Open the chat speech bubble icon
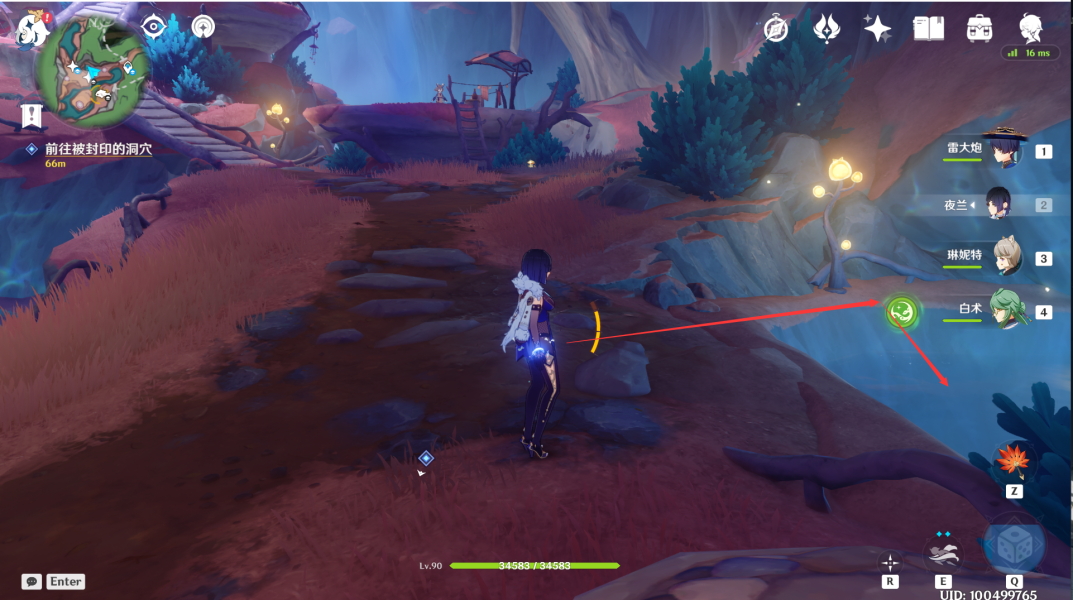Viewport: 1073px width, 600px height. click(32, 581)
